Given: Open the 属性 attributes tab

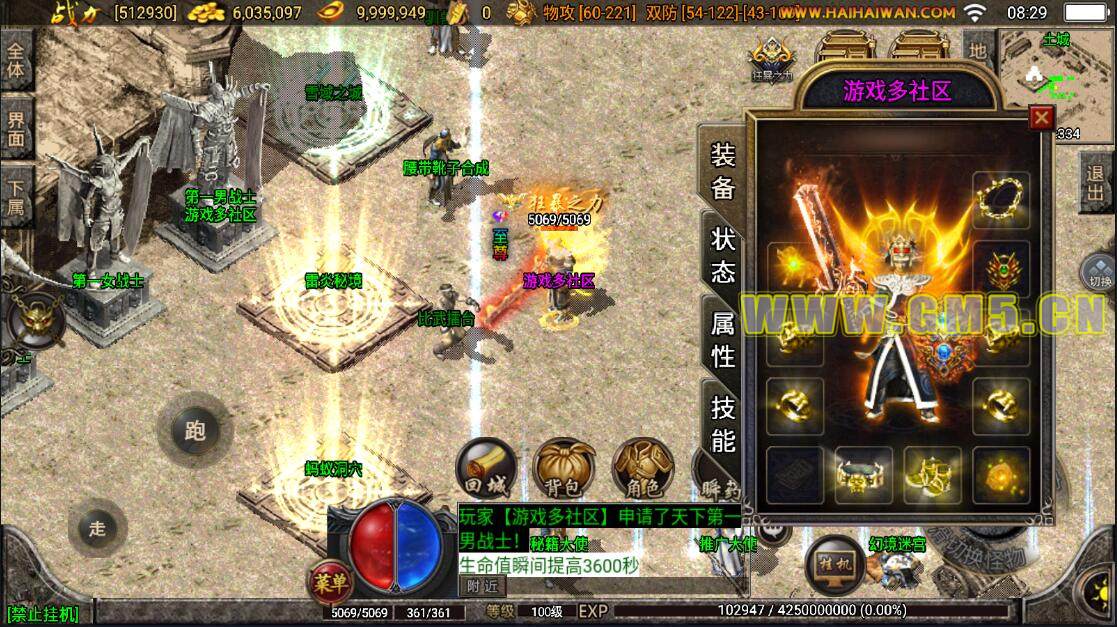Looking at the screenshot, I should pyautogui.click(x=722, y=338).
